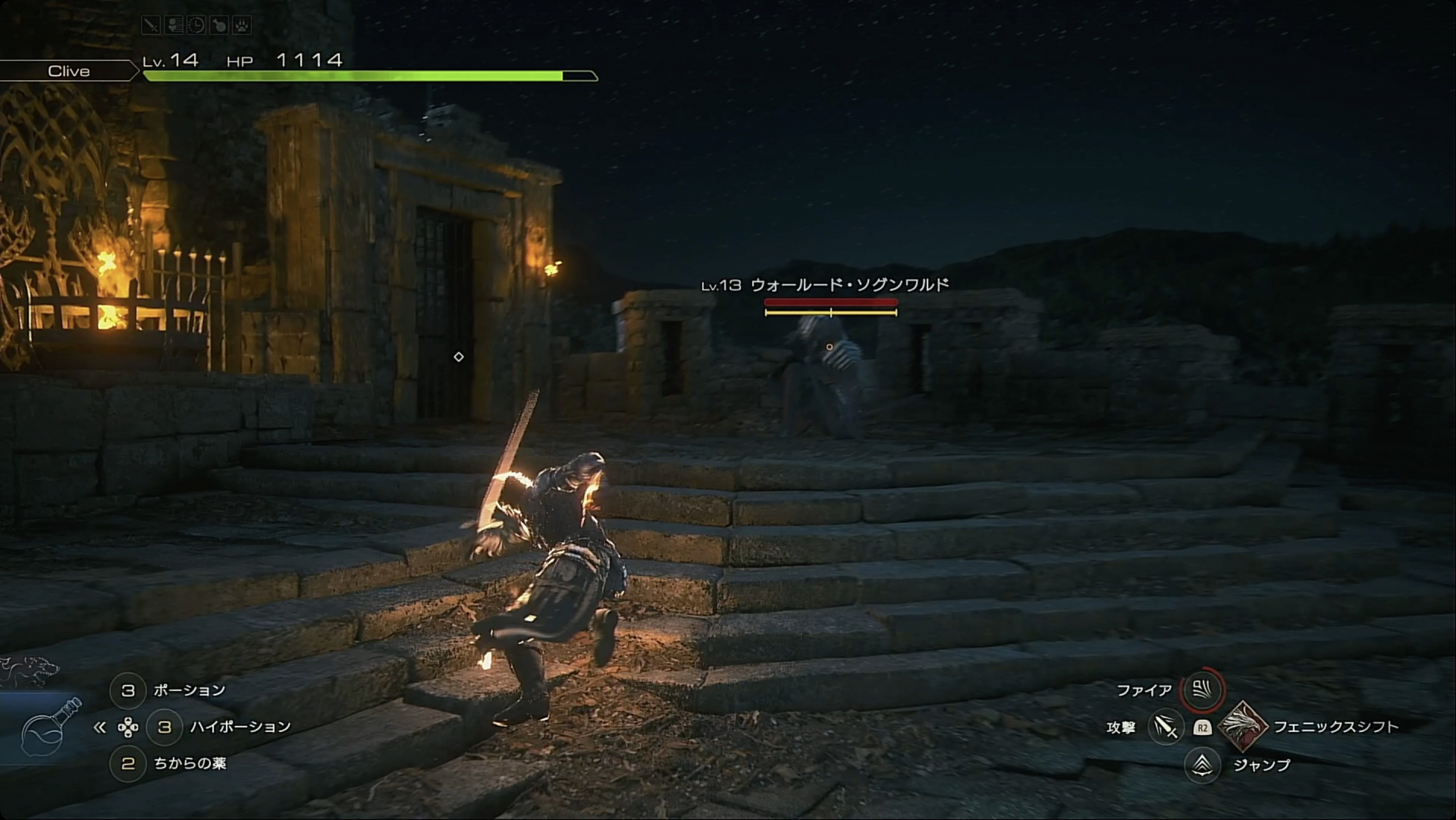Viewport: 1456px width, 820px height.
Task: Click the round flask status icon
Action: click(x=219, y=26)
